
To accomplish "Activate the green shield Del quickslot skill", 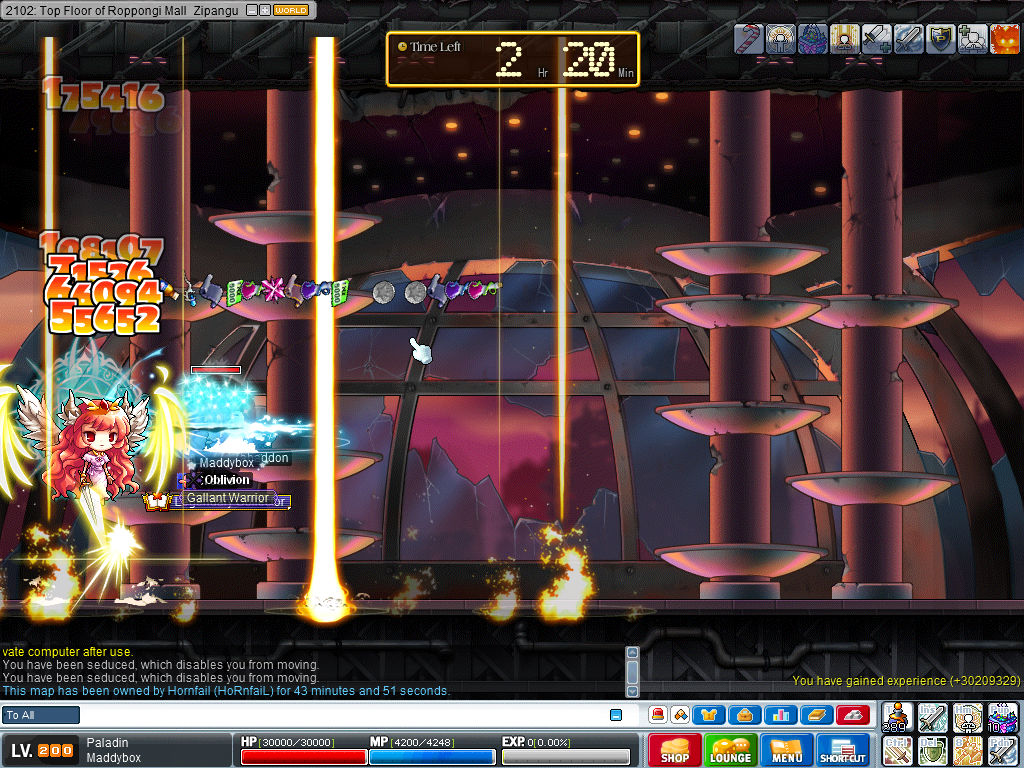I will tap(932, 750).
